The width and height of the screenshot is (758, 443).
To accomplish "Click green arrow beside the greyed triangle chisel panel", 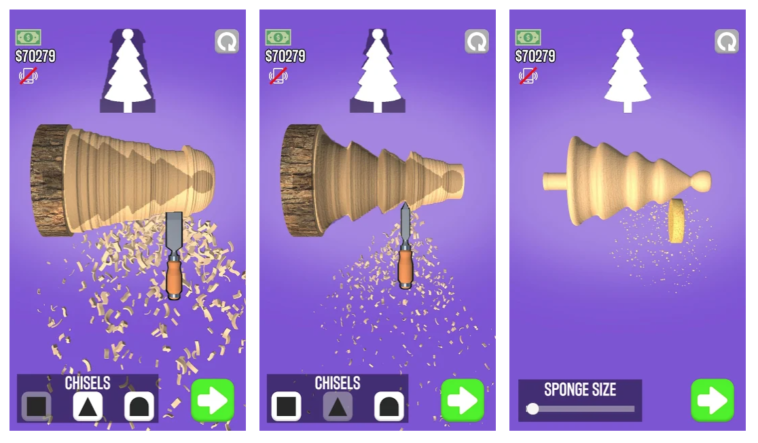I will click(x=462, y=400).
